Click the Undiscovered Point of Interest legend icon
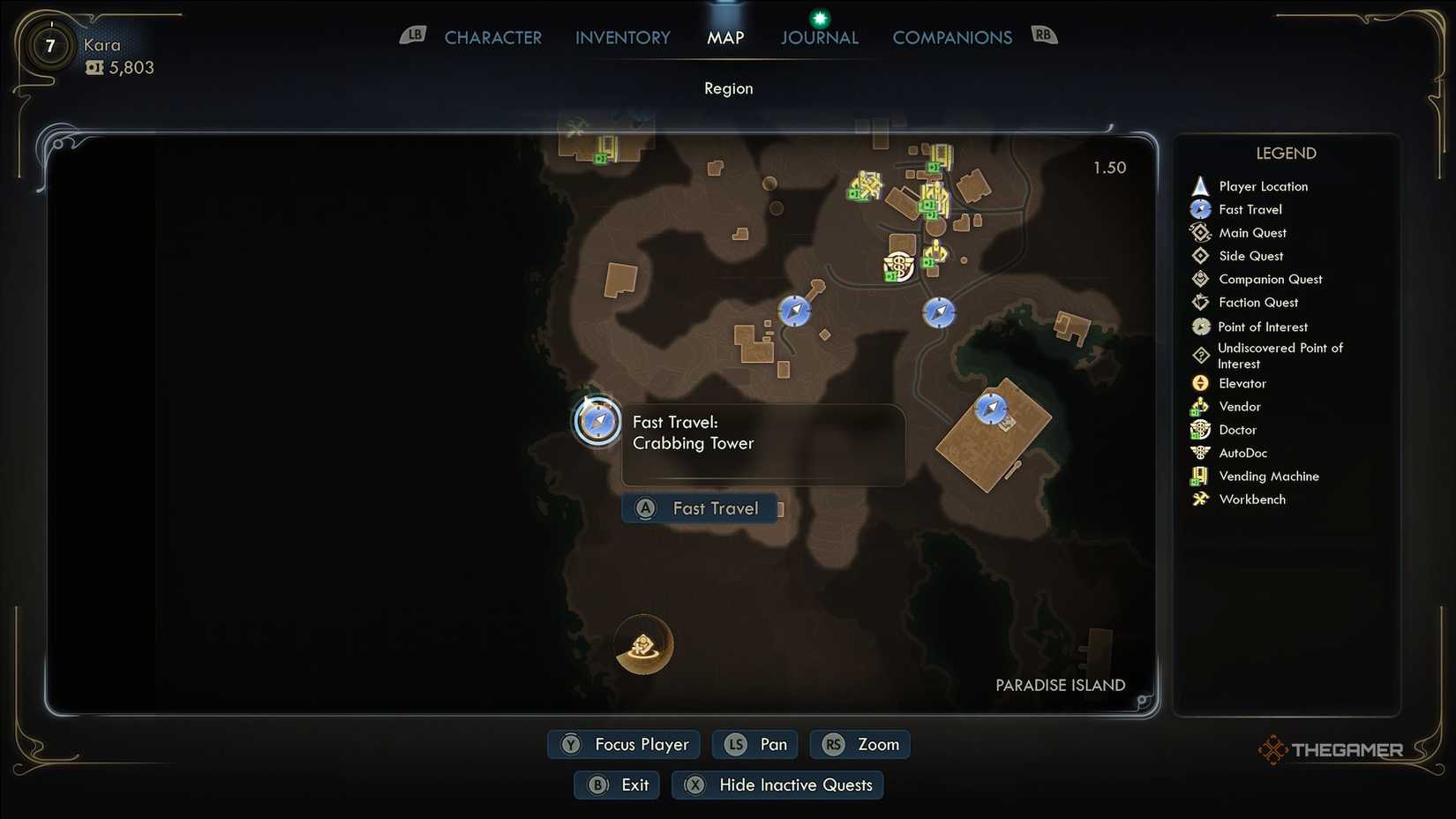Image resolution: width=1456 pixels, height=819 pixels. tap(1200, 355)
